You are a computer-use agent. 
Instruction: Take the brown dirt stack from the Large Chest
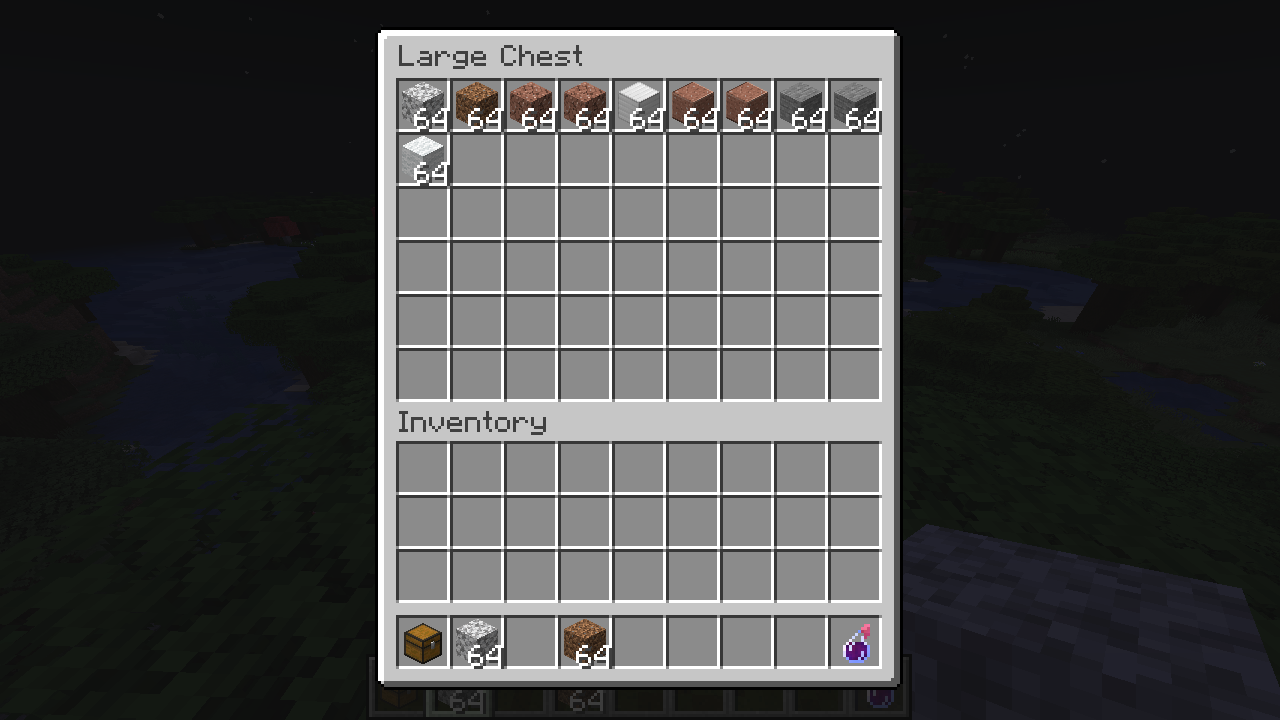(477, 105)
